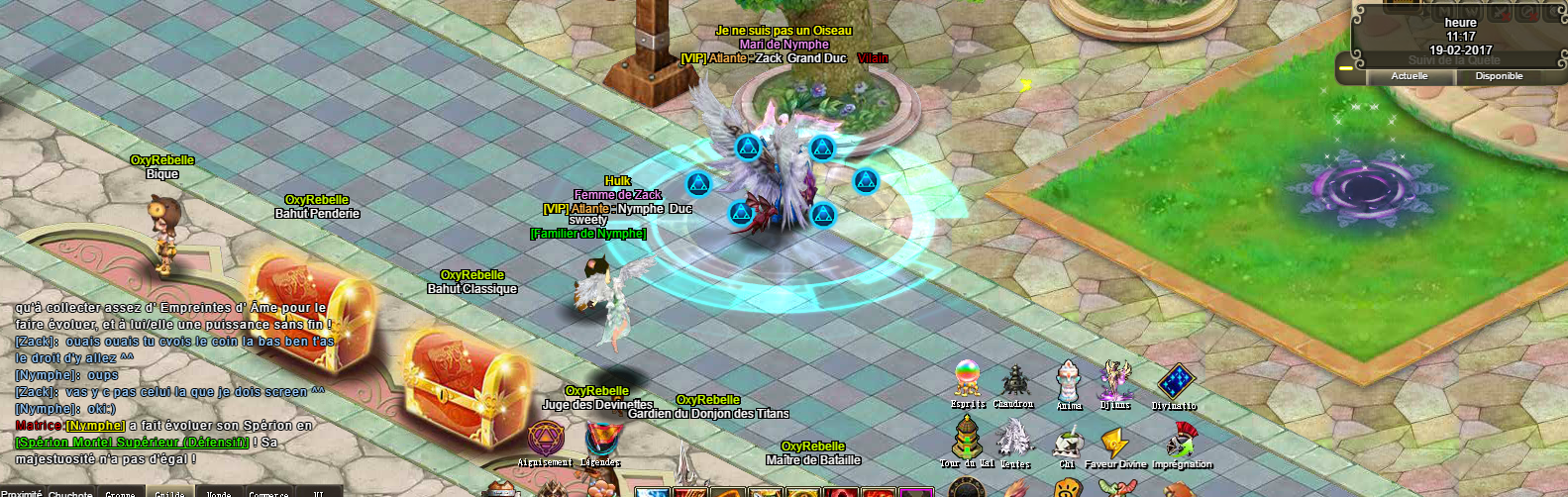Open the Ventes white beast icon
Image resolution: width=1568 pixels, height=497 pixels.
[1013, 440]
